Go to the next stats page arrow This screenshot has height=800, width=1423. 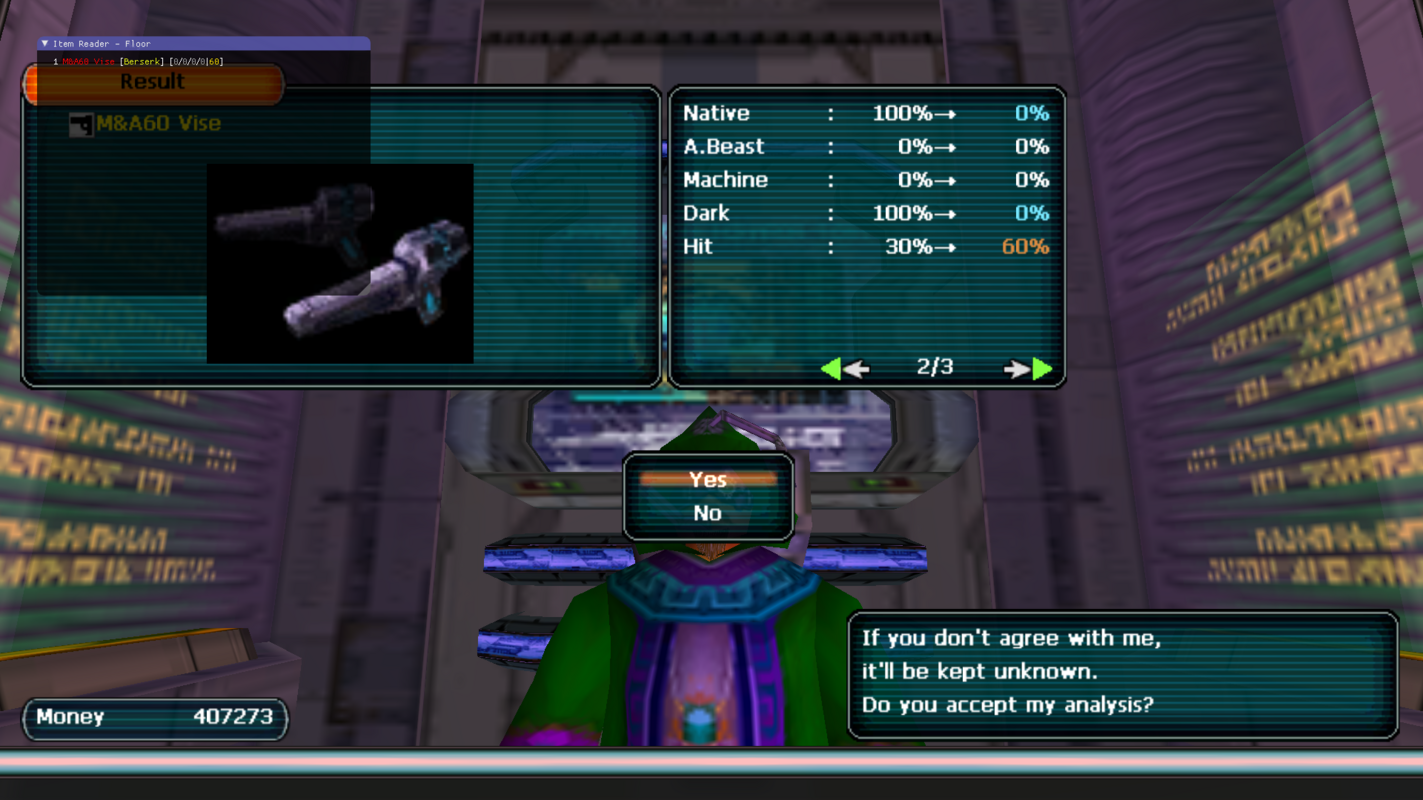pos(1030,369)
